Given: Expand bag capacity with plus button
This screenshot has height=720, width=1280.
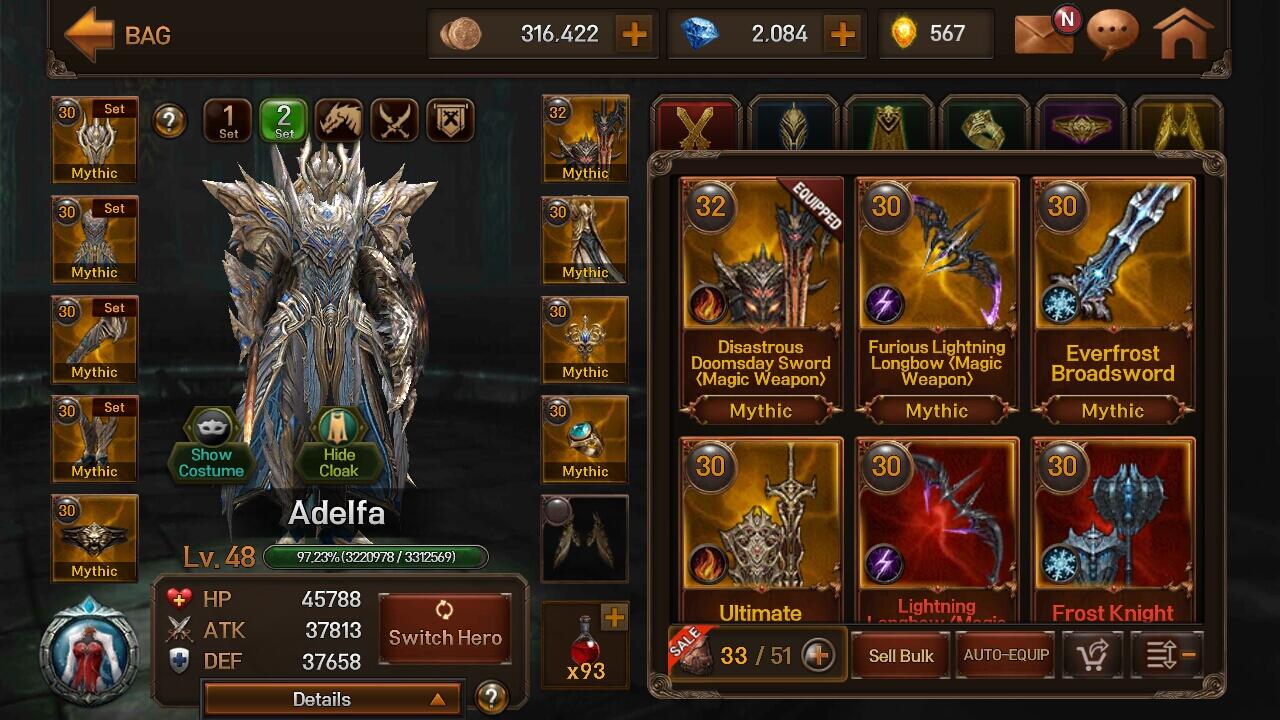Looking at the screenshot, I should tap(818, 656).
